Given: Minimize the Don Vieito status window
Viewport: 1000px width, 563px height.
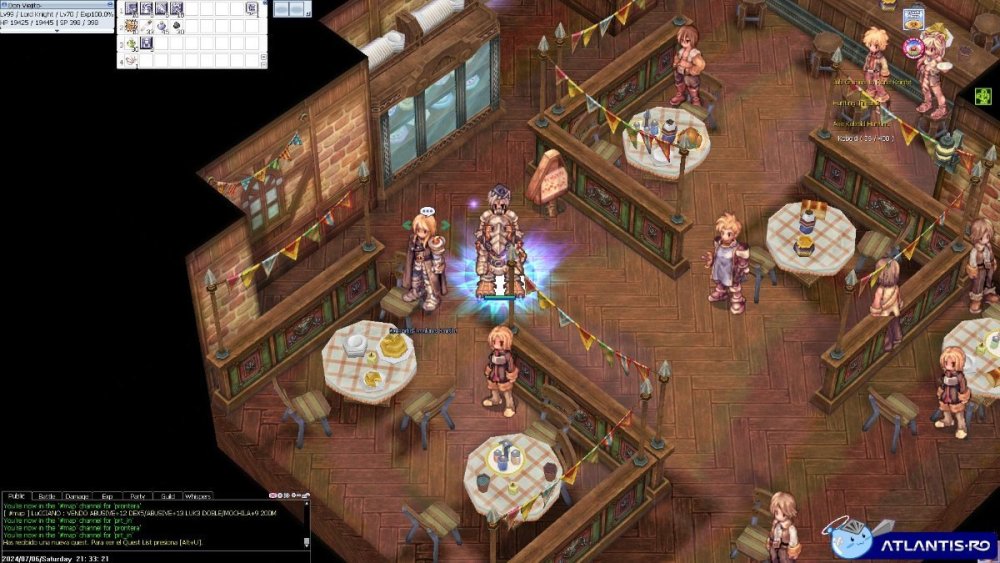Looking at the screenshot, I should click(109, 3).
